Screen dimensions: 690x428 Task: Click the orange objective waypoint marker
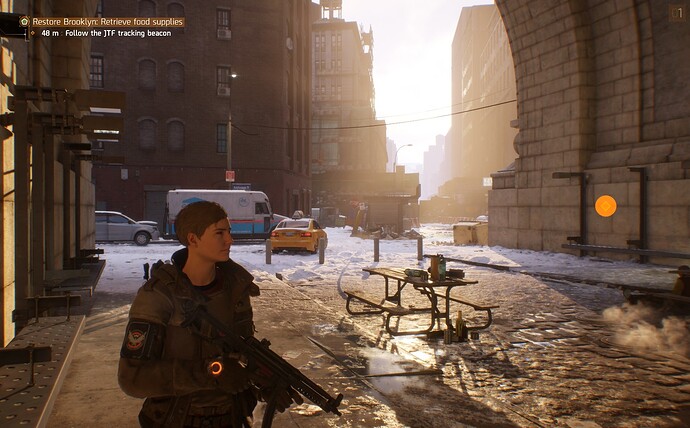pyautogui.click(x=605, y=206)
